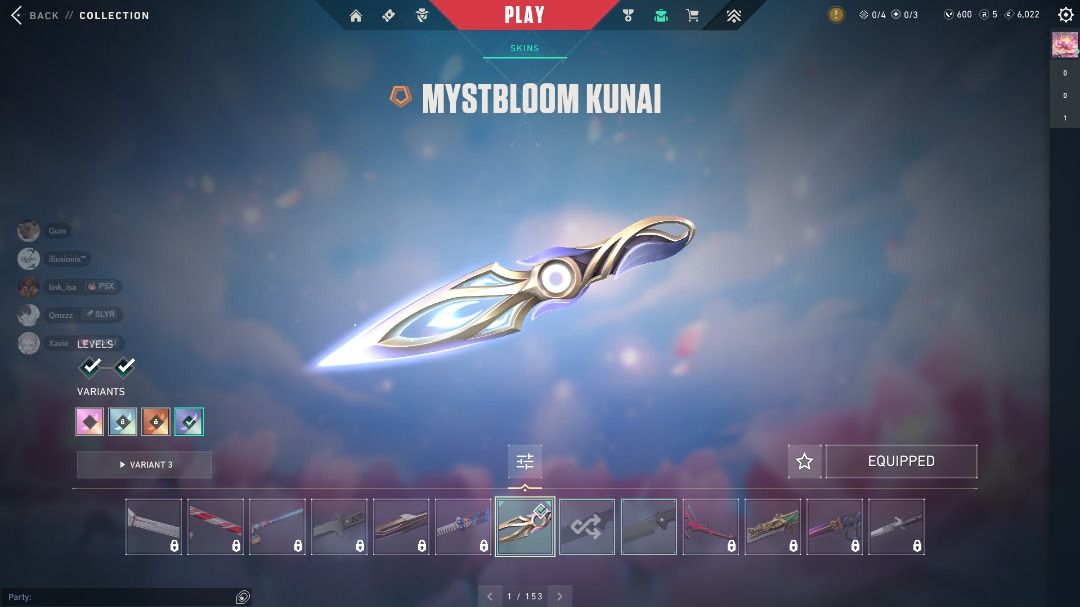Select the locked orange variant swatch
The width and height of the screenshot is (1080, 607).
[x=155, y=422]
